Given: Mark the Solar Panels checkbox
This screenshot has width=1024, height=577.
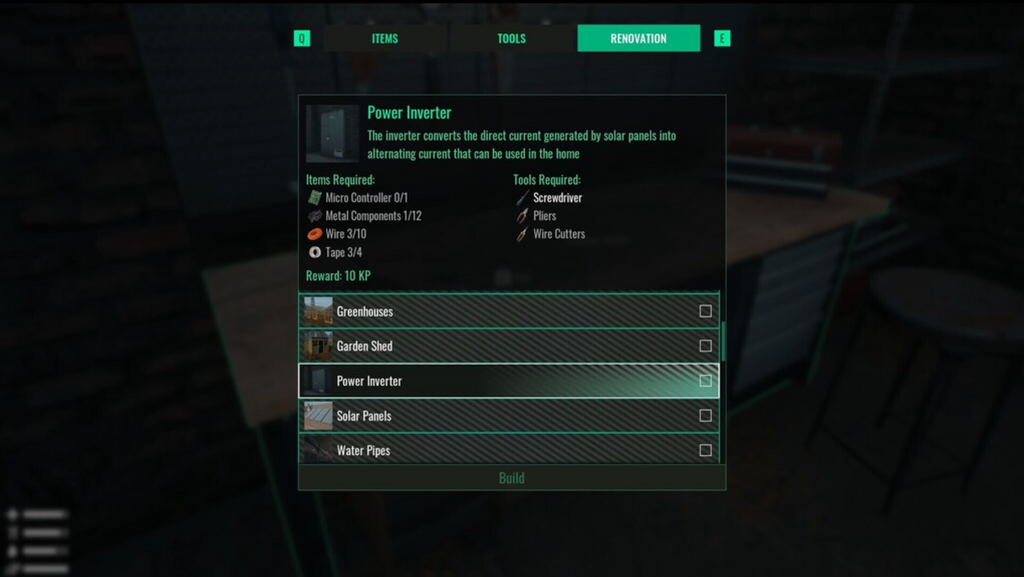Looking at the screenshot, I should pyautogui.click(x=706, y=416).
